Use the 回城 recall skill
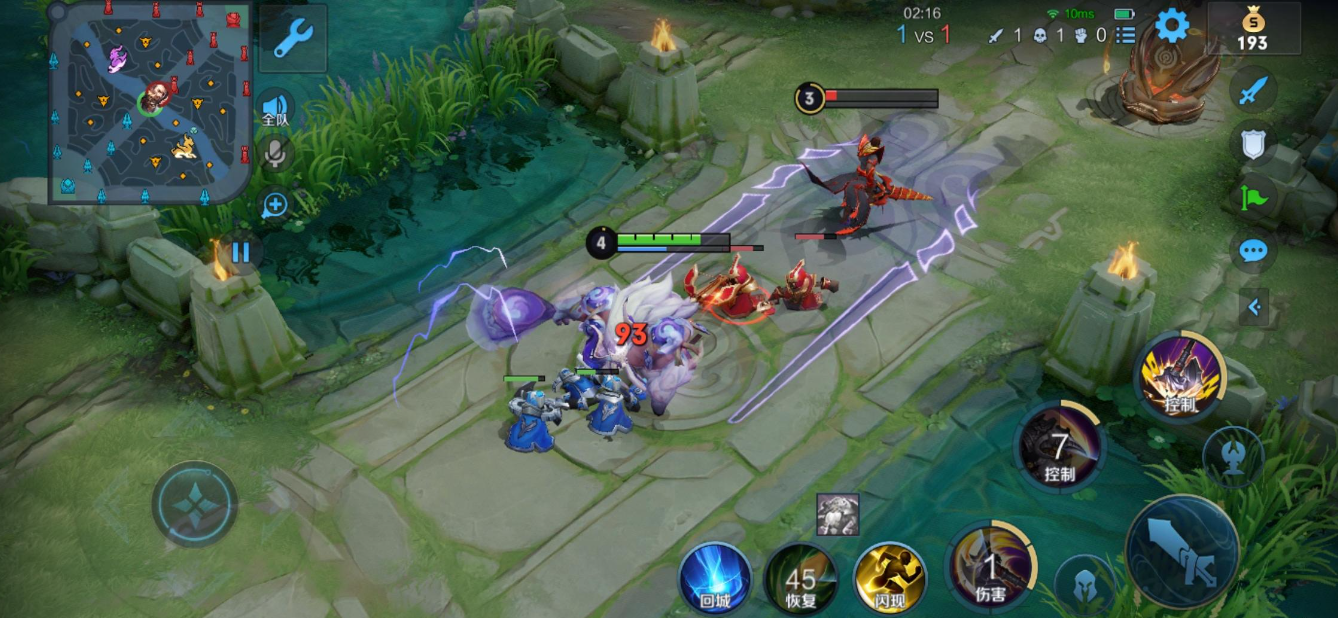This screenshot has height=618, width=1338. click(714, 577)
